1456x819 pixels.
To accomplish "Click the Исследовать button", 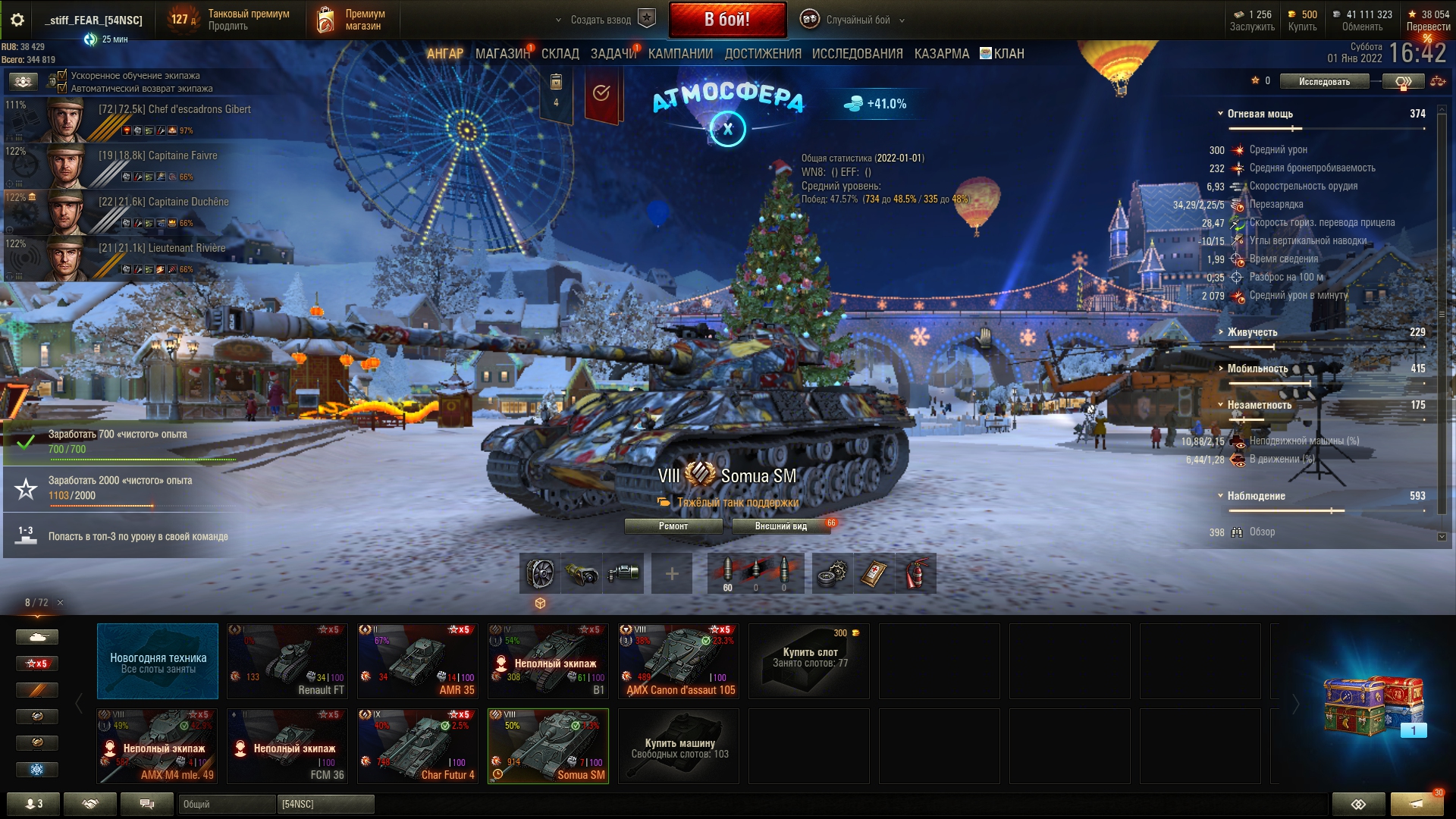I will tap(1324, 81).
